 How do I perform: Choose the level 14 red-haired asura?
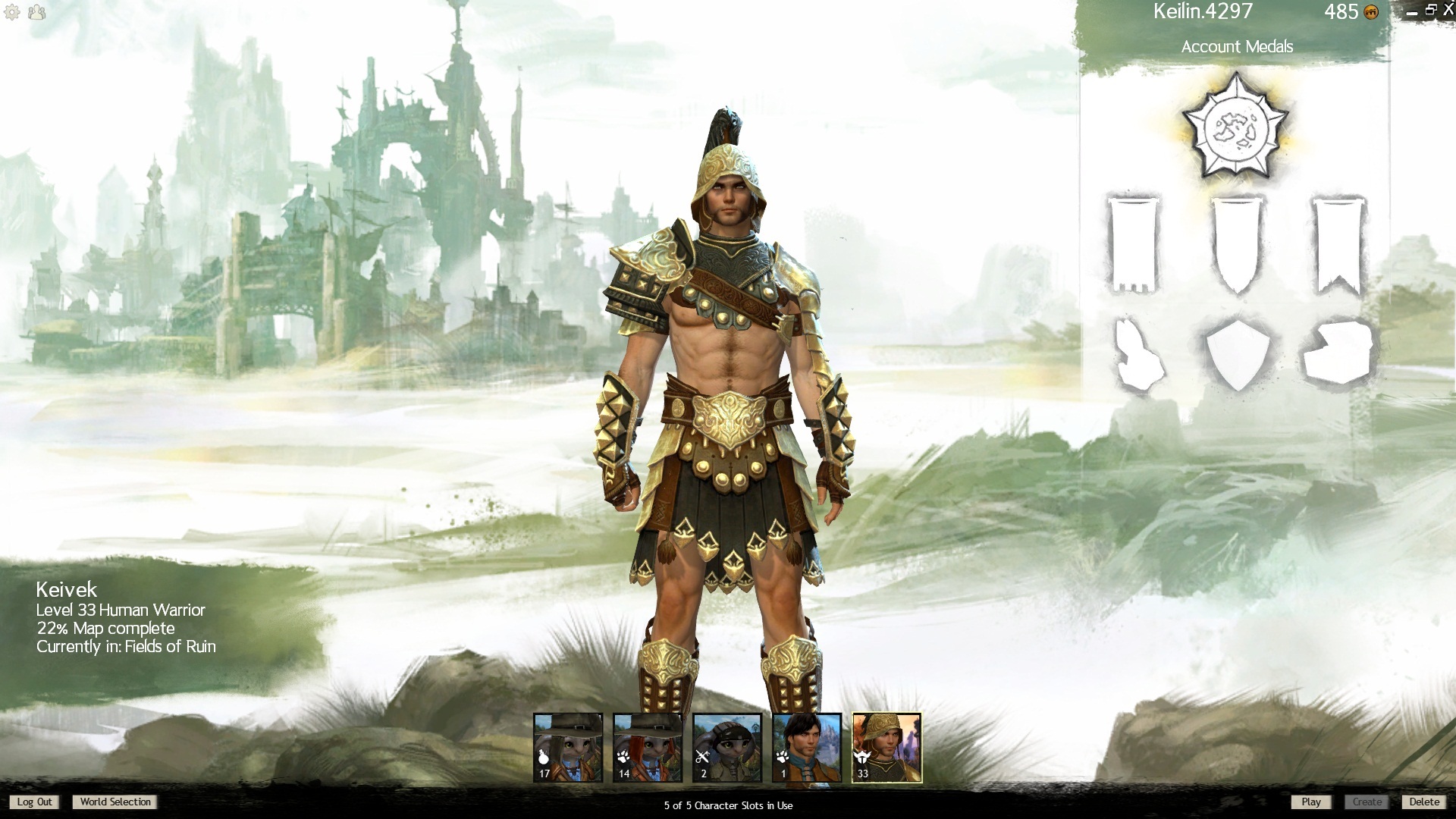click(648, 747)
